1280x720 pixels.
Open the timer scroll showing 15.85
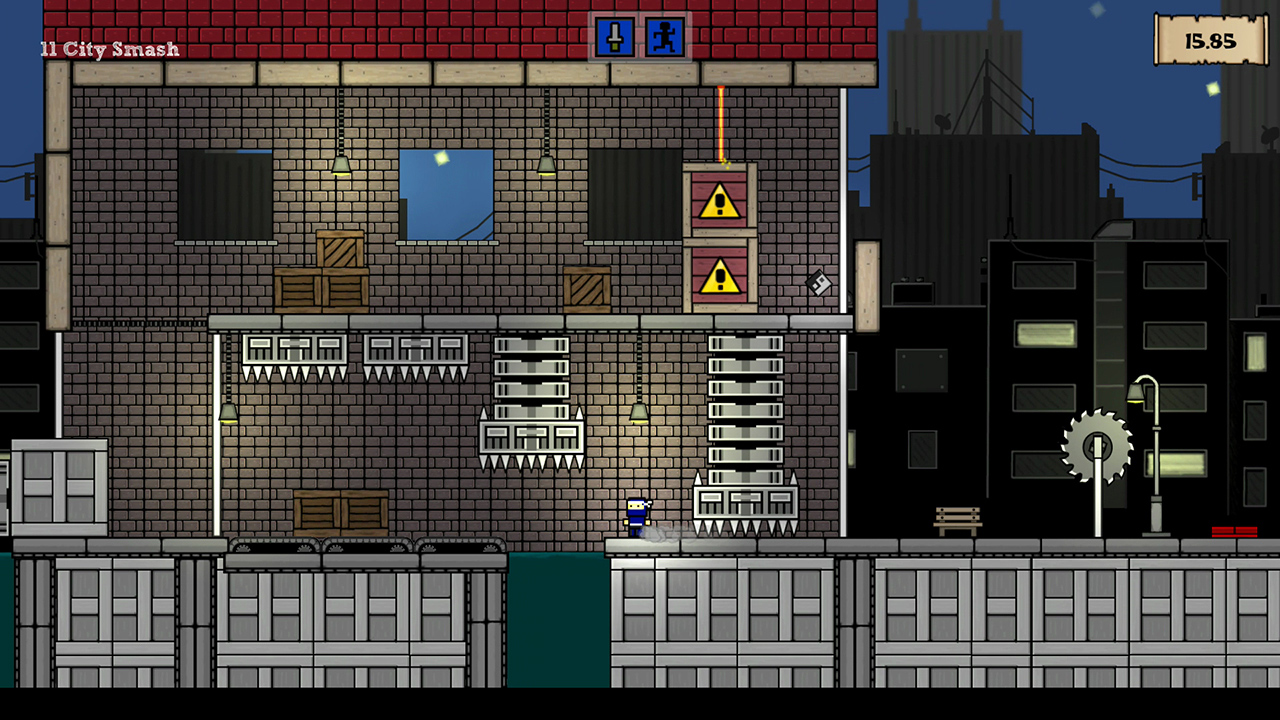[1211, 41]
